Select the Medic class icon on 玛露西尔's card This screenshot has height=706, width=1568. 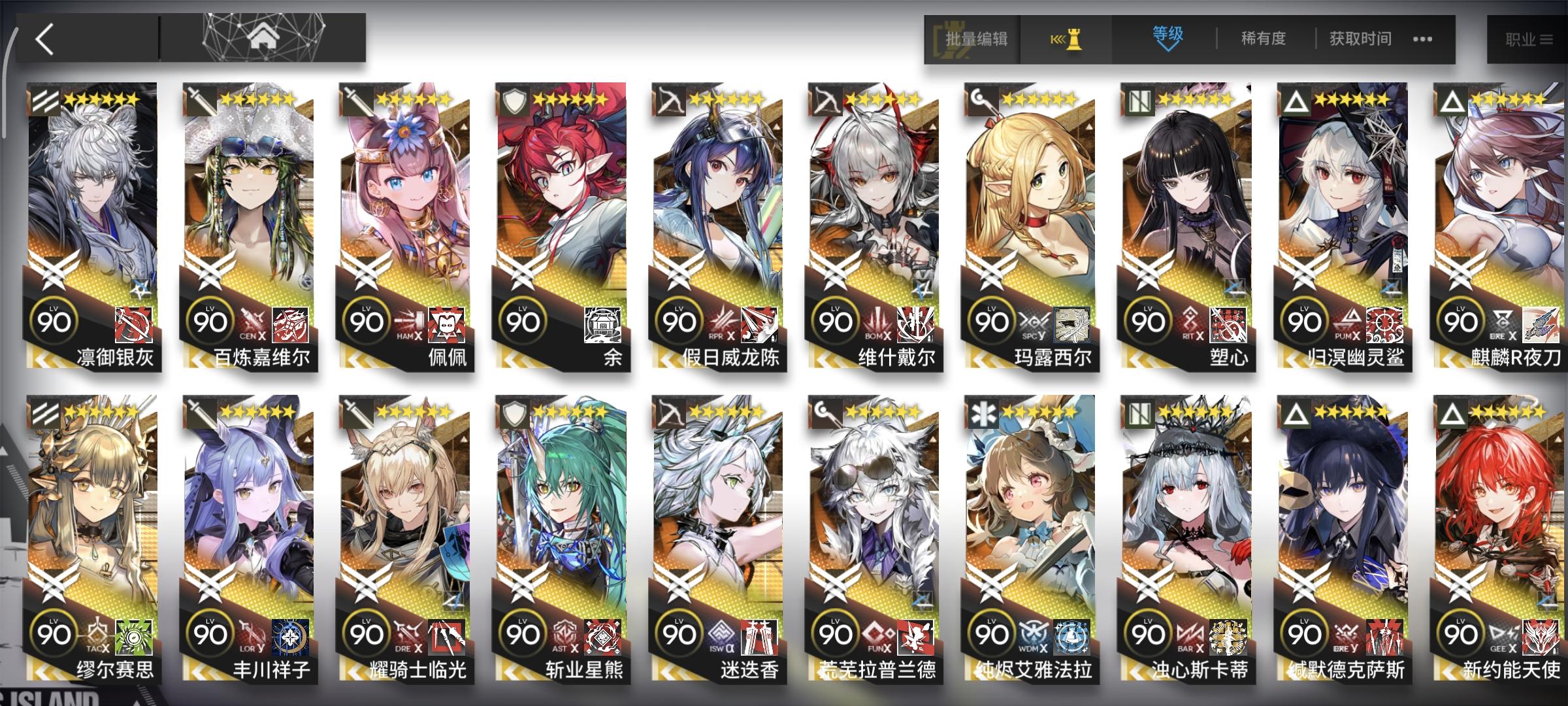986,99
